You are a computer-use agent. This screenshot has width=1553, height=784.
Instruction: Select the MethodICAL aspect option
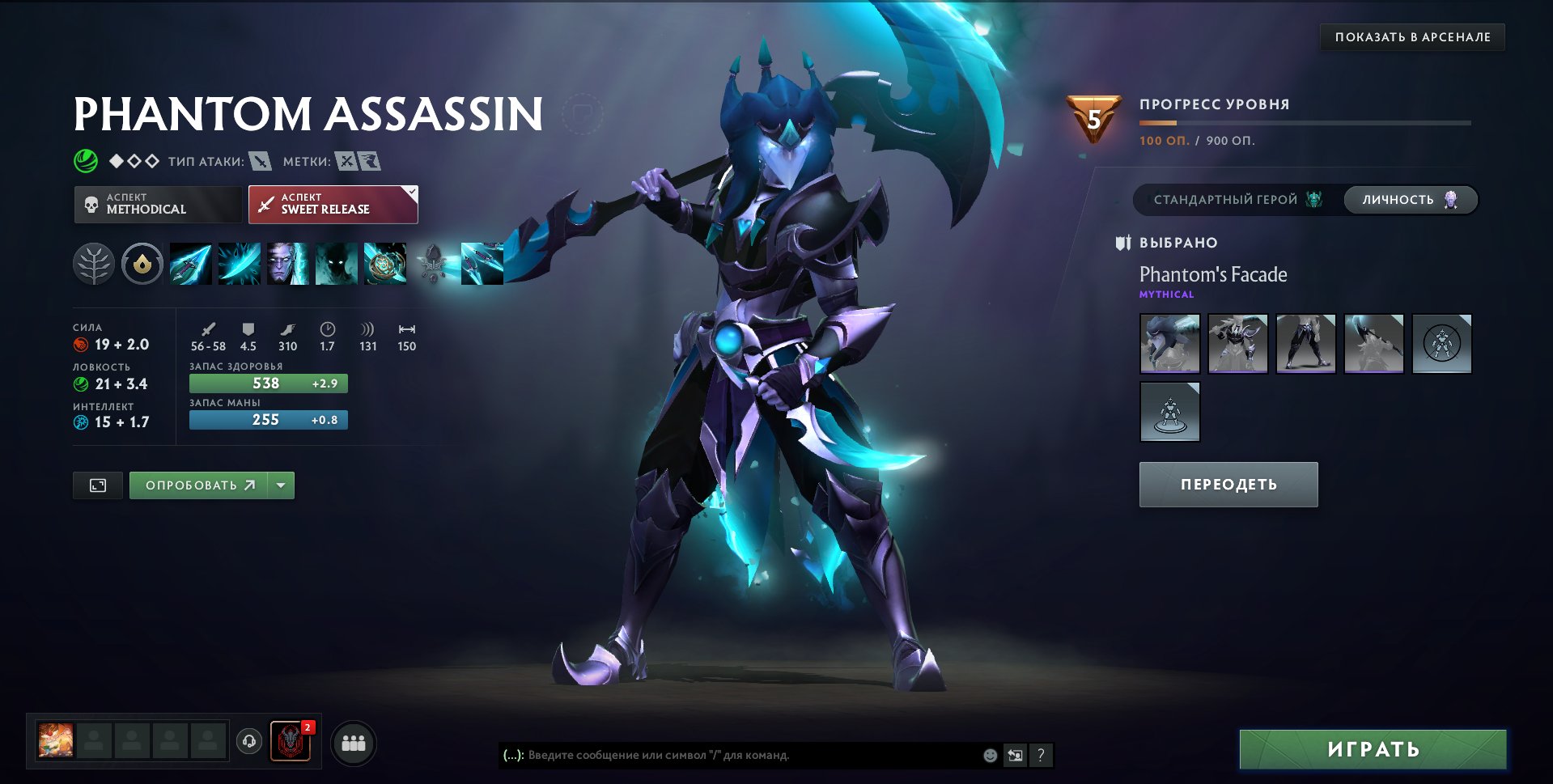(157, 203)
